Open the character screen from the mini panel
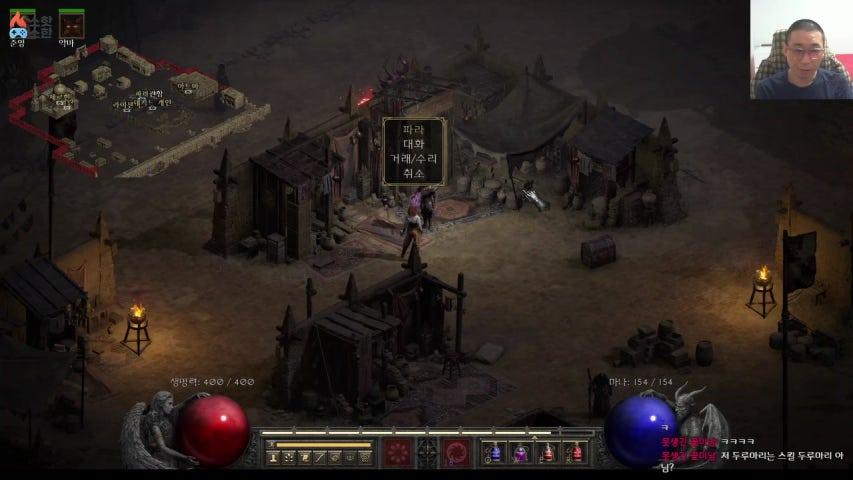 coord(273,457)
